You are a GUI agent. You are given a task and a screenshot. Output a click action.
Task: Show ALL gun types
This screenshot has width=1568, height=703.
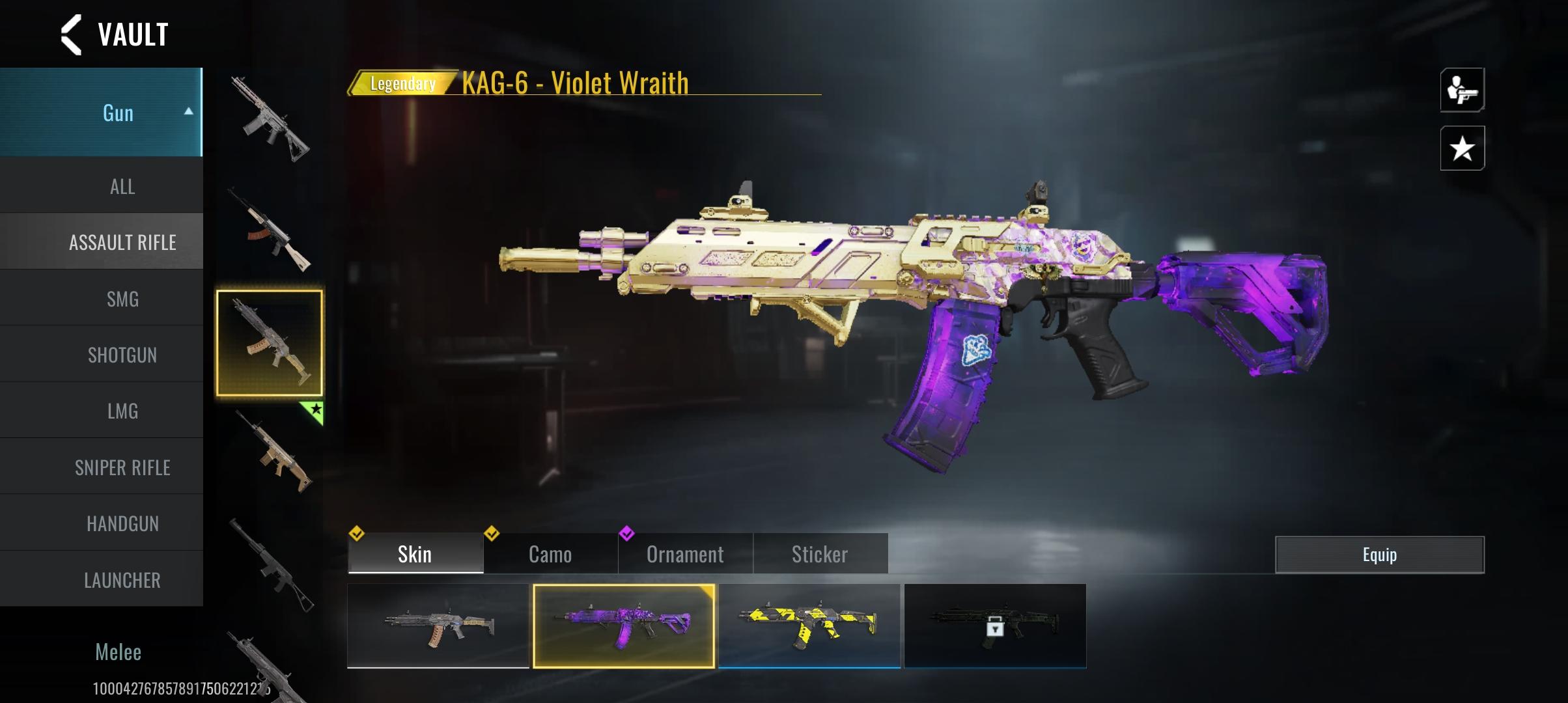pos(122,187)
